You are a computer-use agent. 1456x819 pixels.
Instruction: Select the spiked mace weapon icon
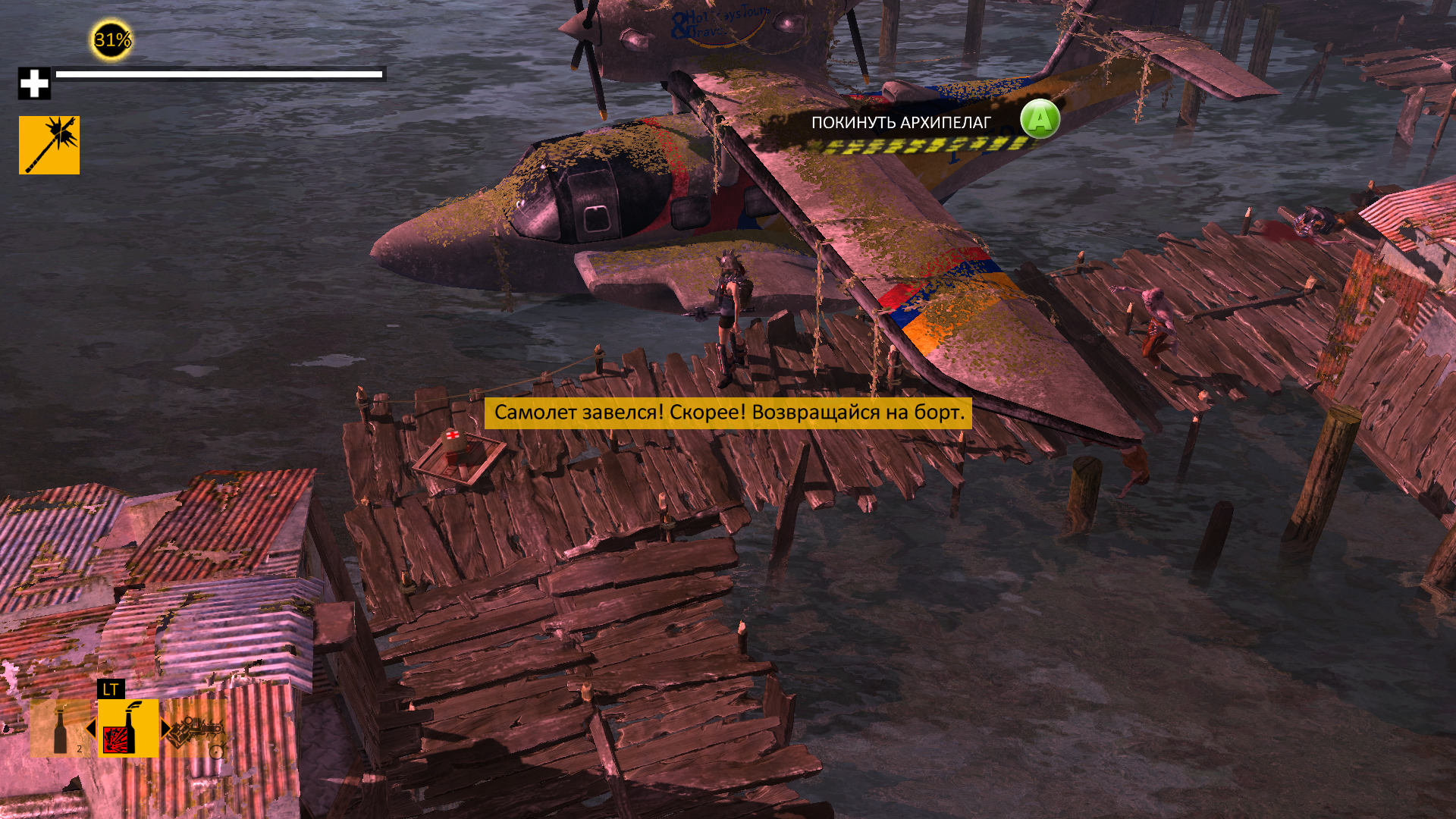49,145
